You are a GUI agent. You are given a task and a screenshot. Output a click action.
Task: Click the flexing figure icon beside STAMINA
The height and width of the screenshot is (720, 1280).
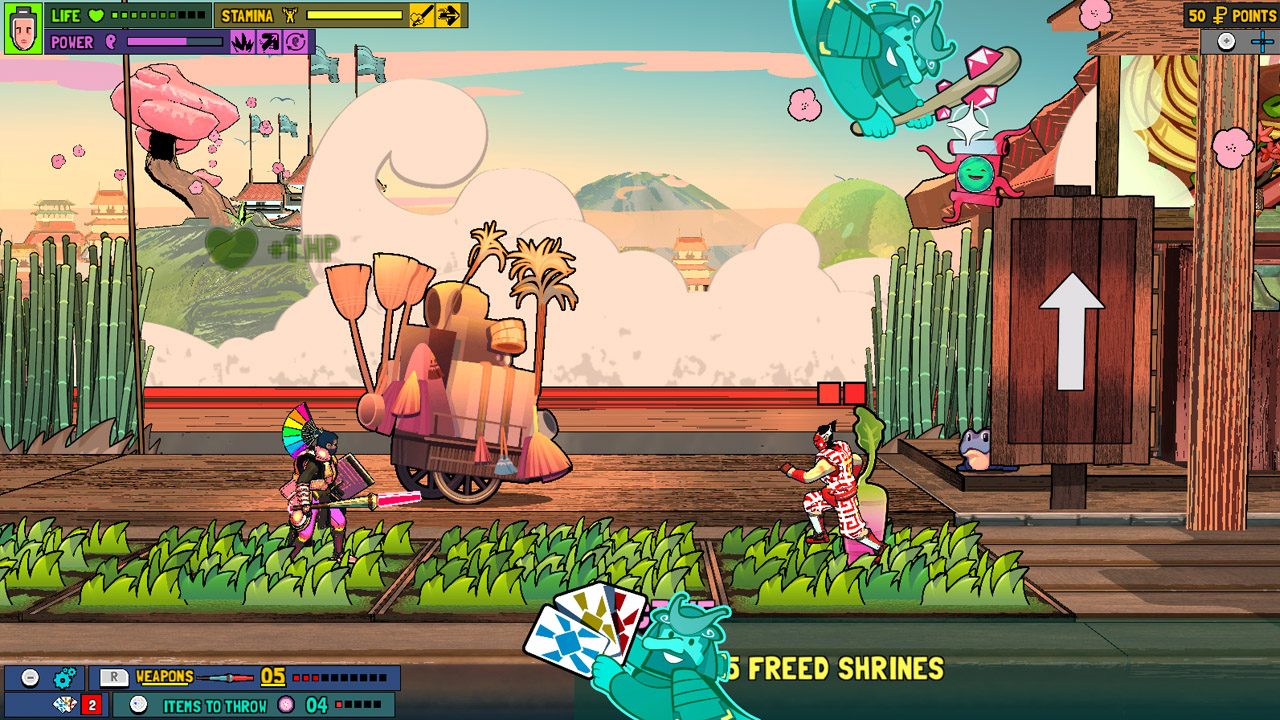pos(289,15)
